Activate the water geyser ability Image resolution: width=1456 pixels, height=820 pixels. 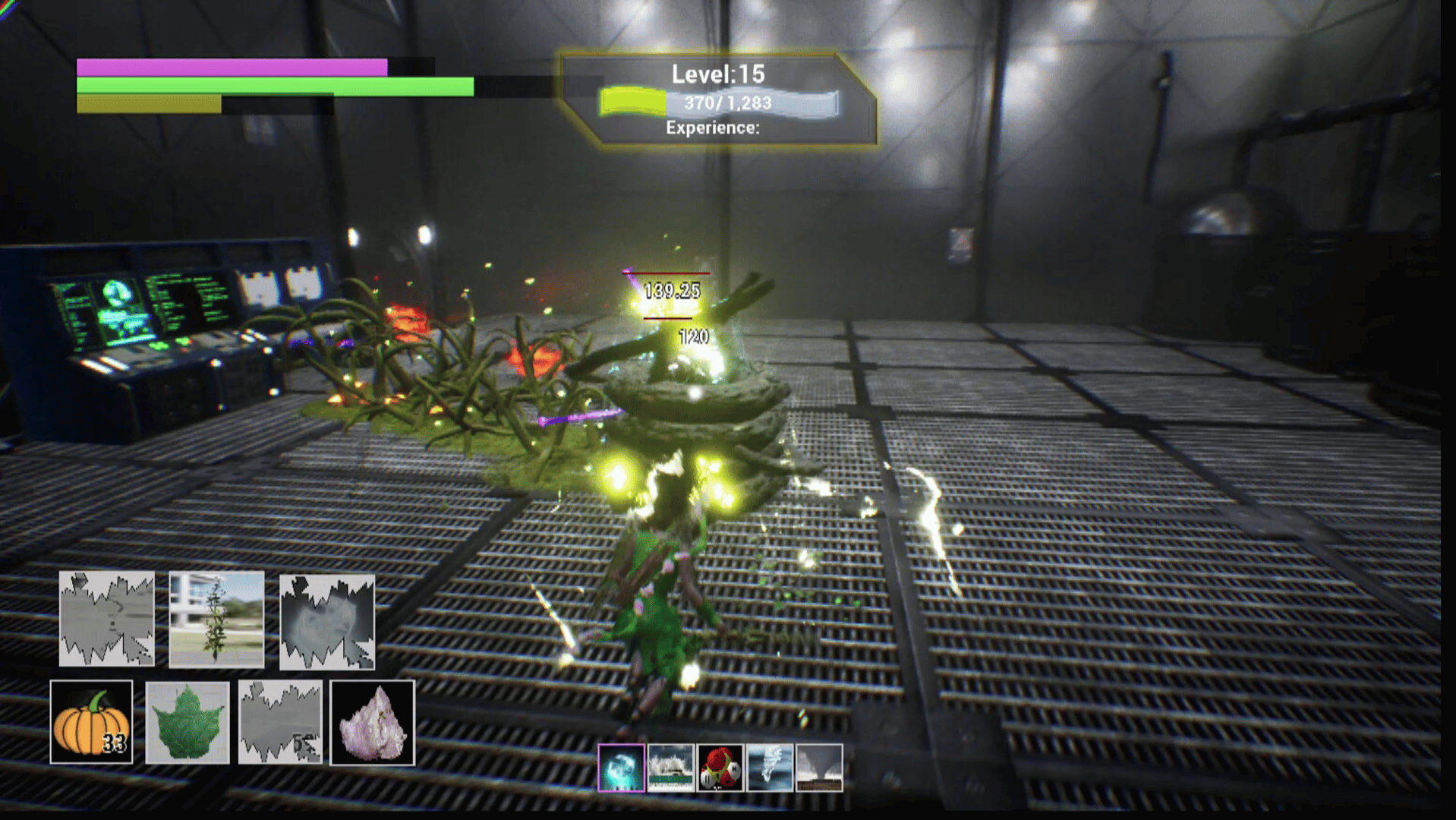[770, 768]
